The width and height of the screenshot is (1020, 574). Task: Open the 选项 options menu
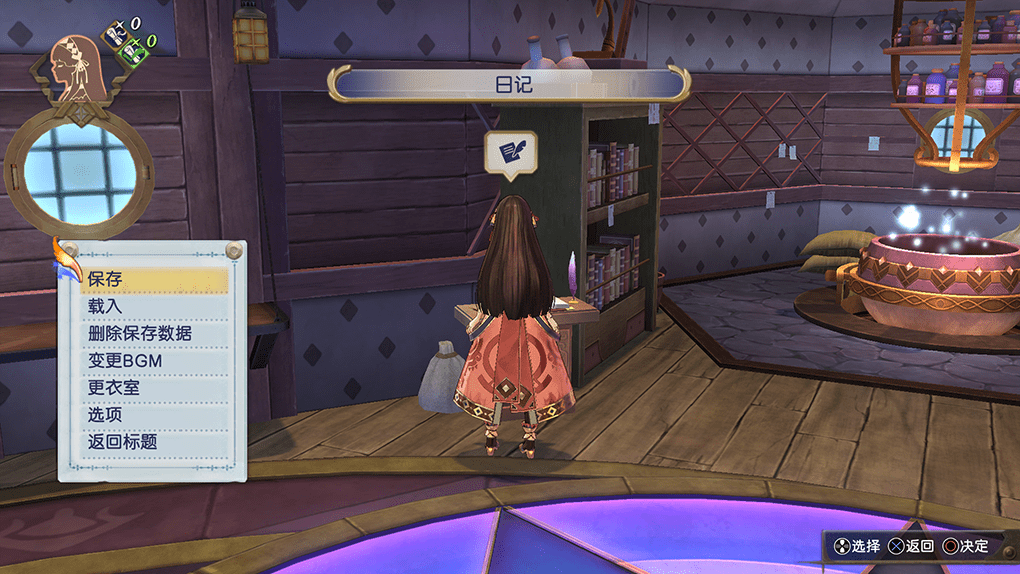(x=154, y=415)
